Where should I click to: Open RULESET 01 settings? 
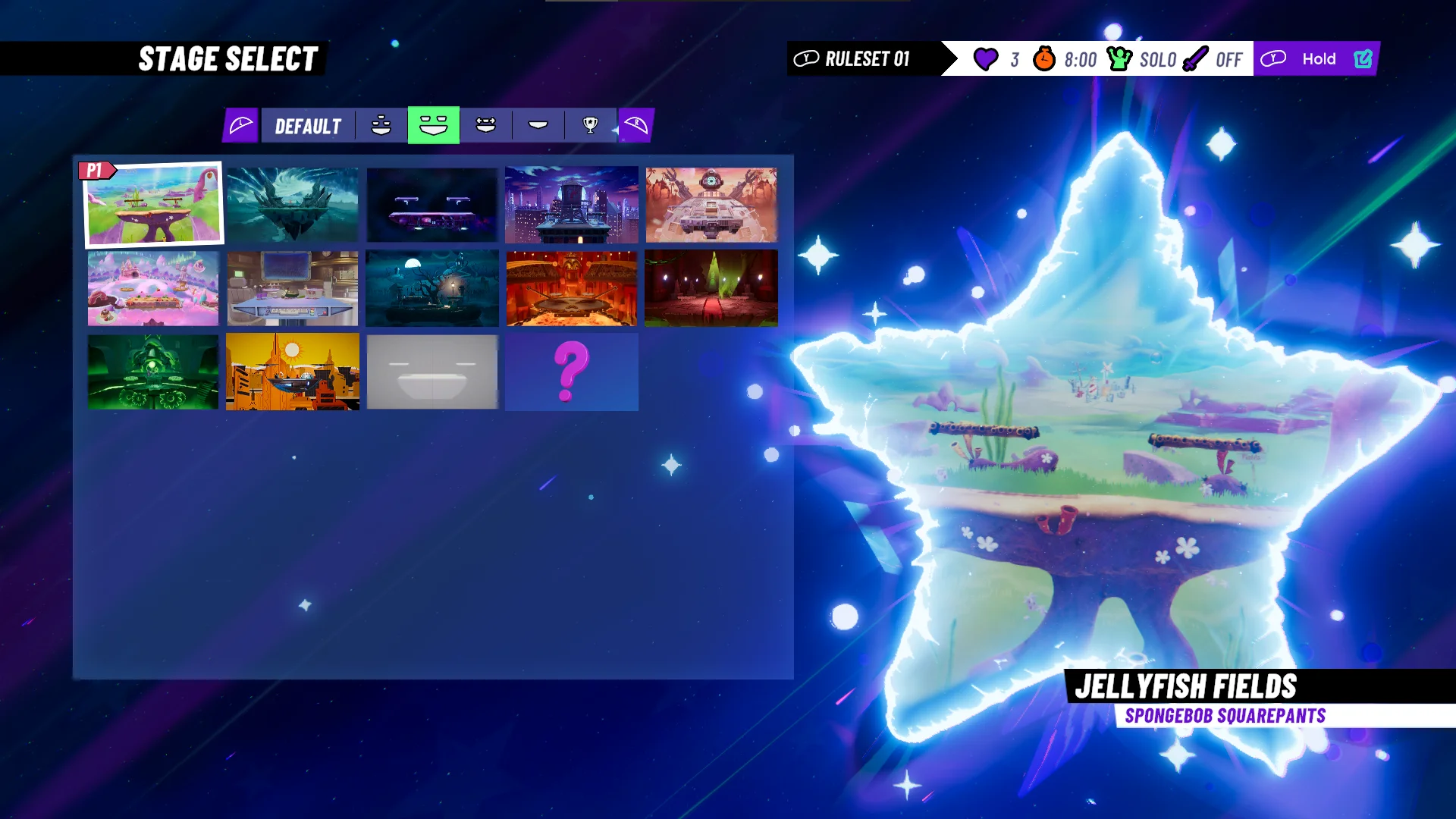point(869,58)
